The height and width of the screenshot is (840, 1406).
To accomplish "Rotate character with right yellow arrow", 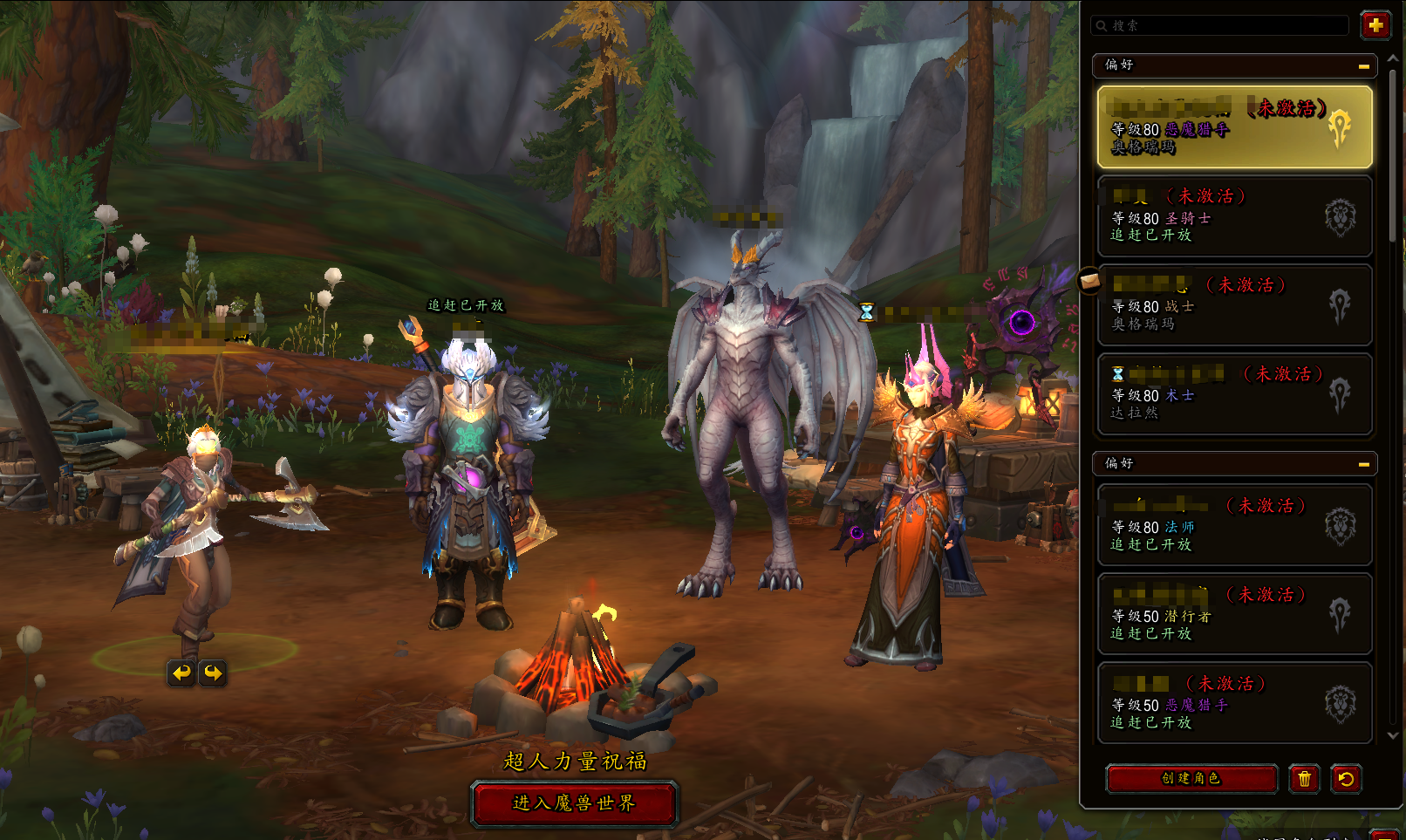I will [x=213, y=673].
